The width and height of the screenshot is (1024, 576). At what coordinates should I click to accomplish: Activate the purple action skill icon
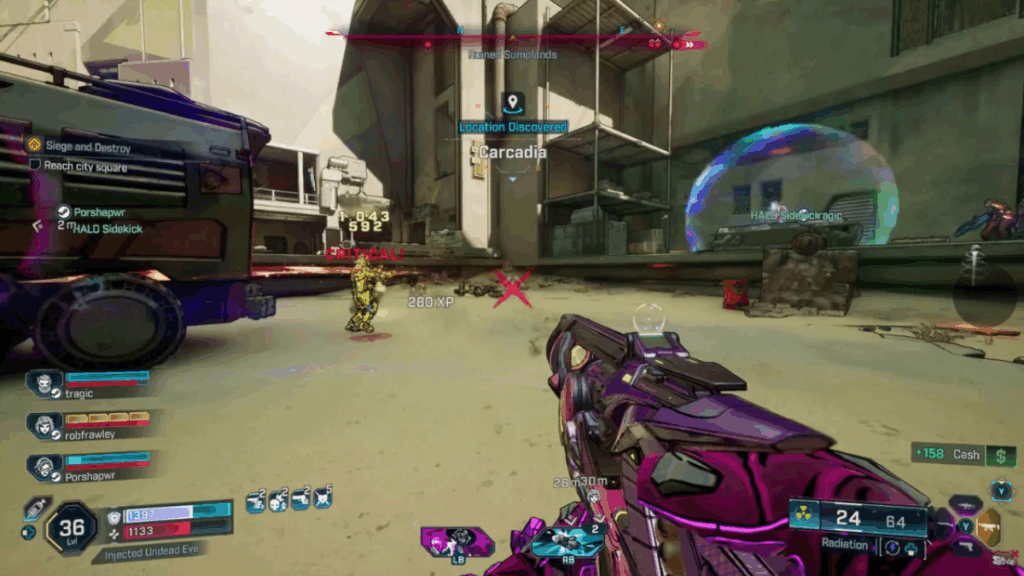coord(458,541)
